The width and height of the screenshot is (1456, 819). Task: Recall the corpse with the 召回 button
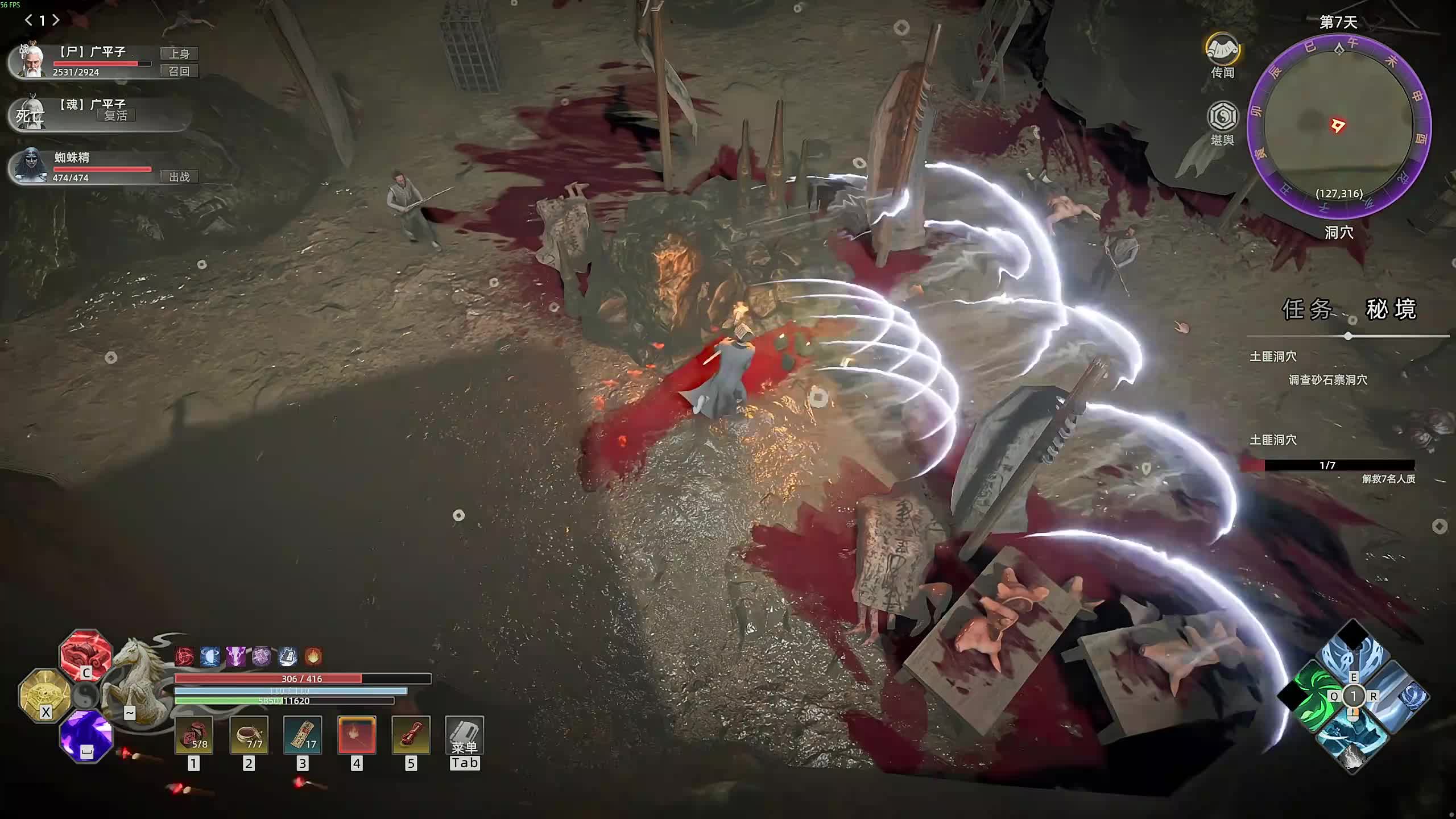[x=179, y=71]
